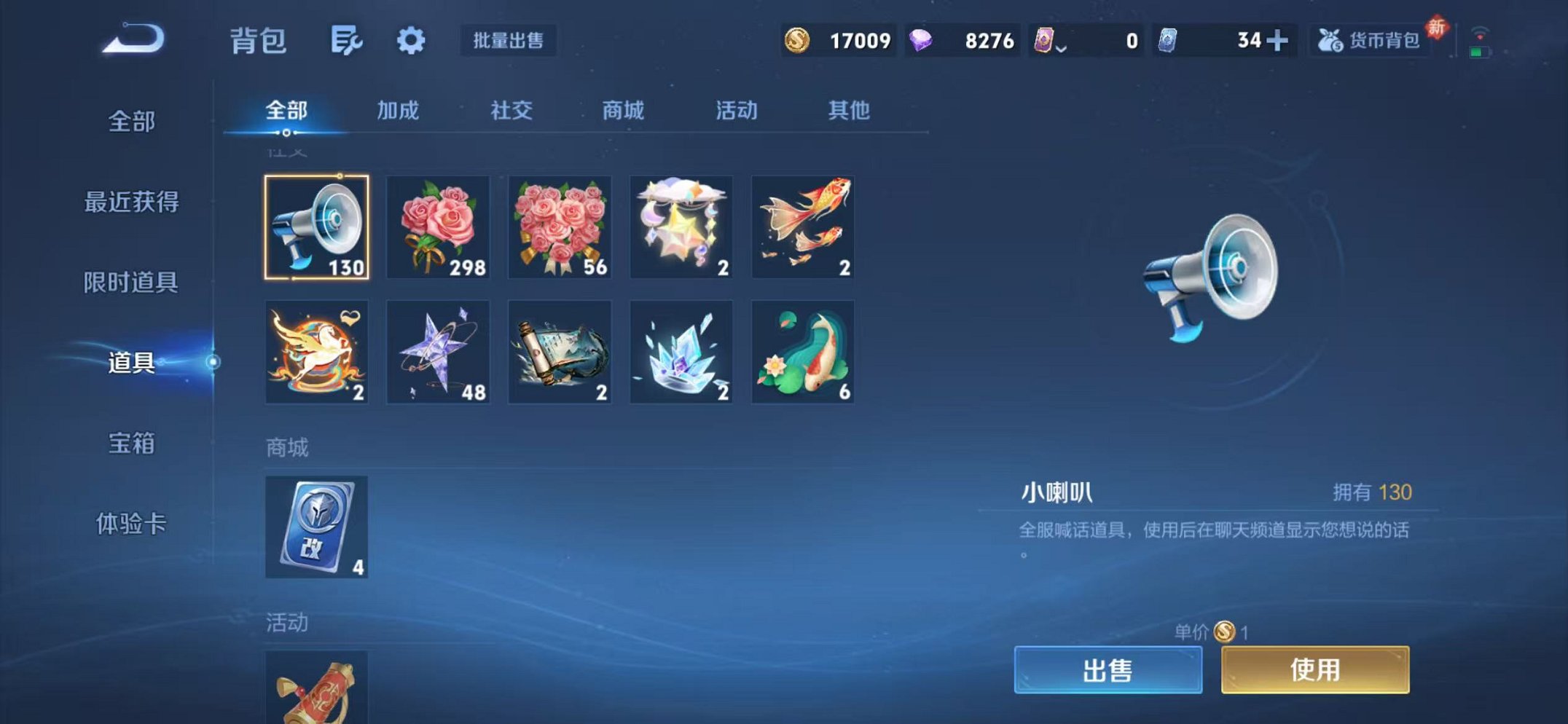Image resolution: width=1568 pixels, height=724 pixels.
Task: Select the koi fish social item
Action: 801,228
